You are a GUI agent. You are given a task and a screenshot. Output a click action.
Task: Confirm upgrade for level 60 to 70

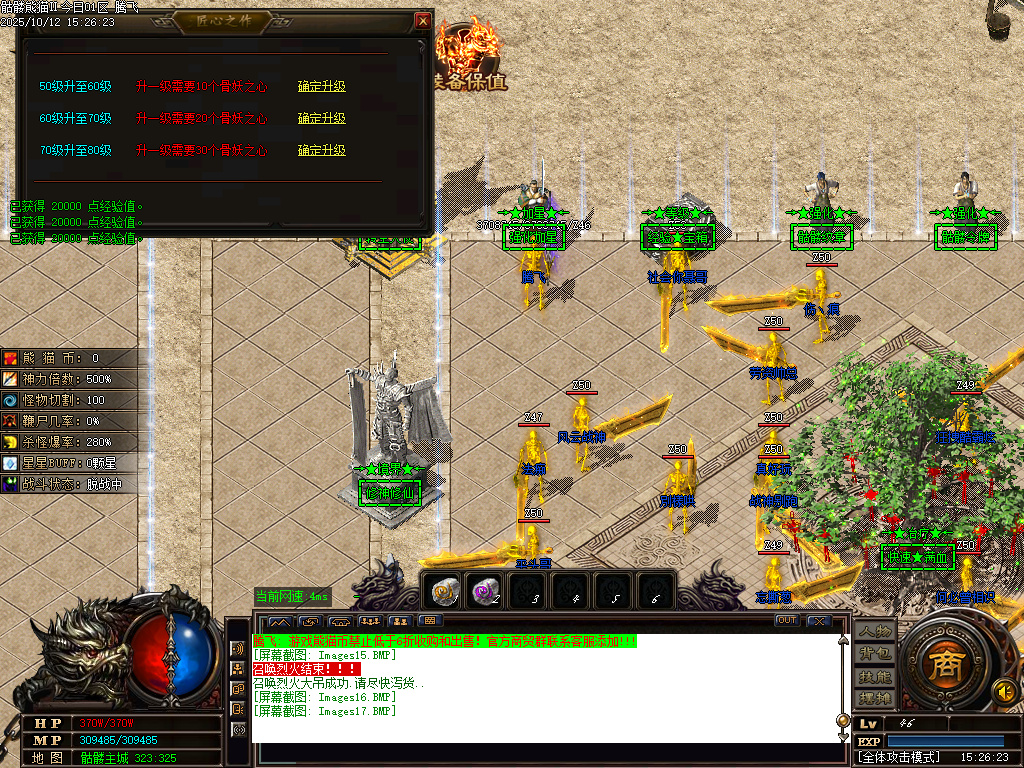point(321,118)
